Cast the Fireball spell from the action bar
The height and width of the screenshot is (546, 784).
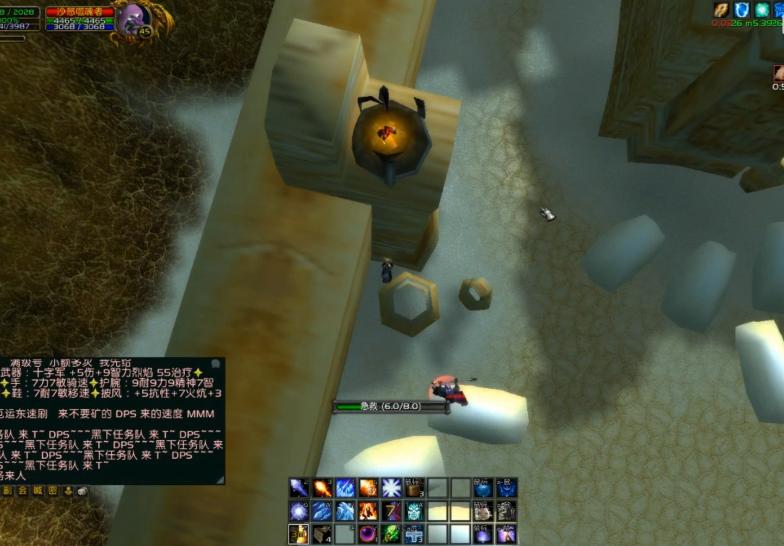click(322, 488)
